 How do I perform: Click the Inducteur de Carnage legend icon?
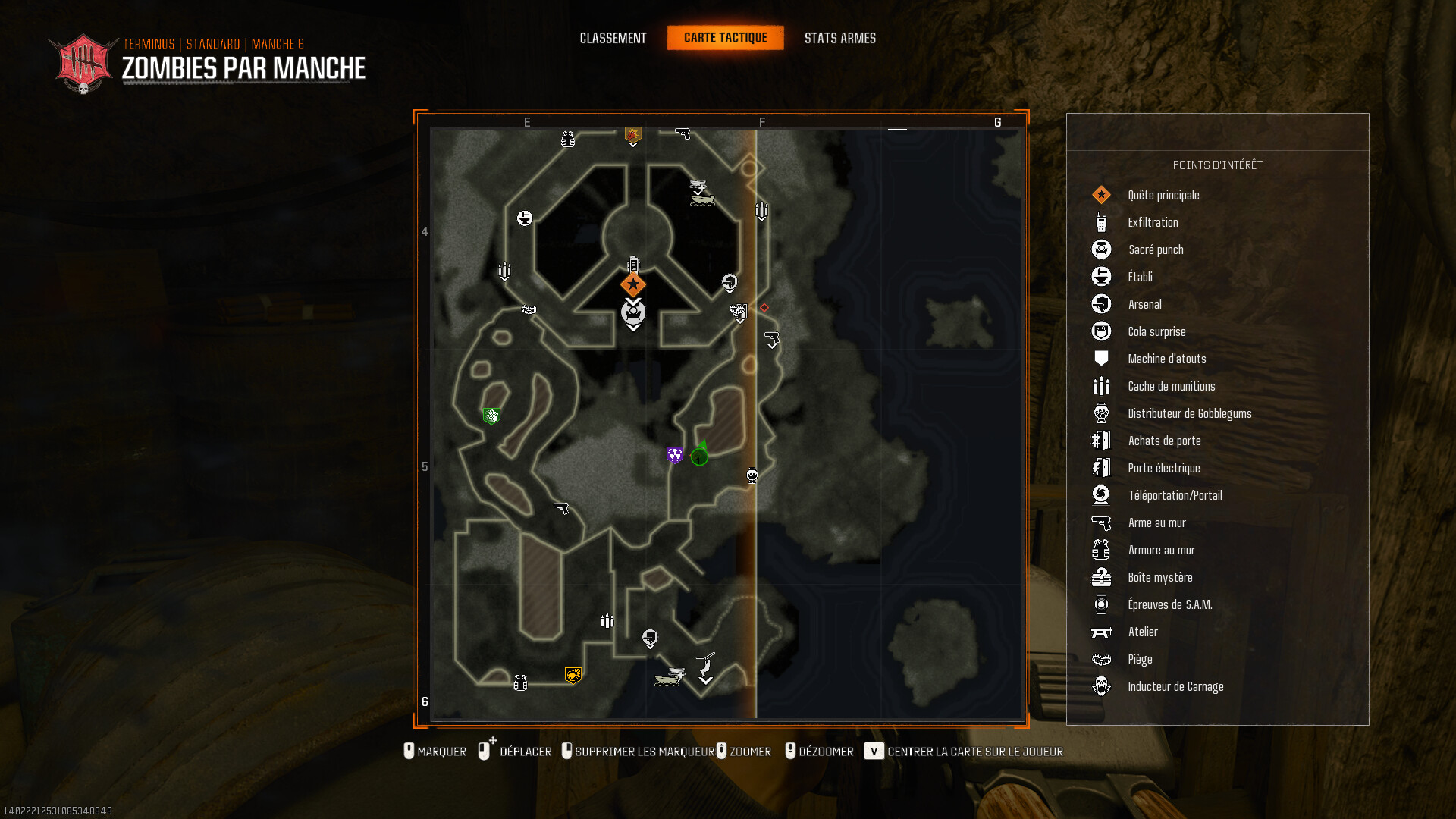click(x=1102, y=686)
